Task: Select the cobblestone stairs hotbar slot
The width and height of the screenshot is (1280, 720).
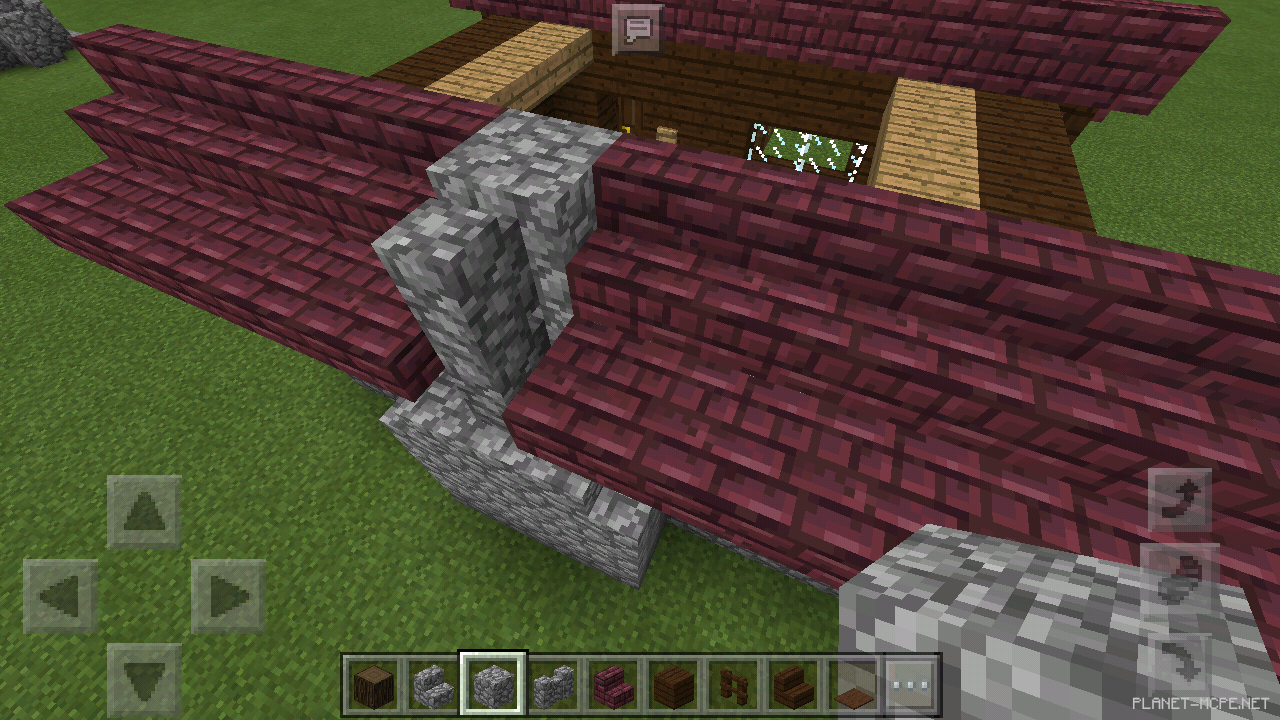Action: (434, 686)
